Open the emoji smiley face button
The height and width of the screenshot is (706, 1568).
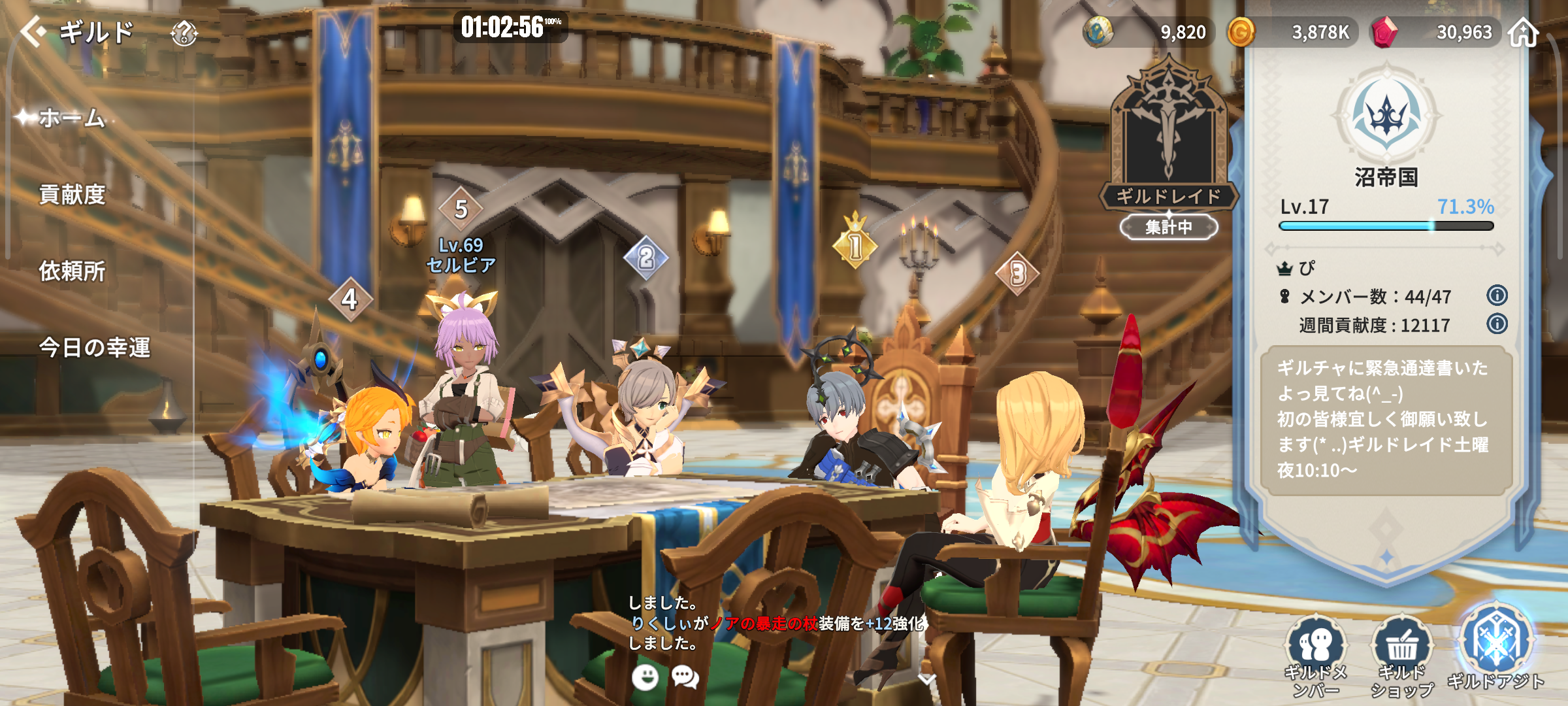[x=645, y=677]
